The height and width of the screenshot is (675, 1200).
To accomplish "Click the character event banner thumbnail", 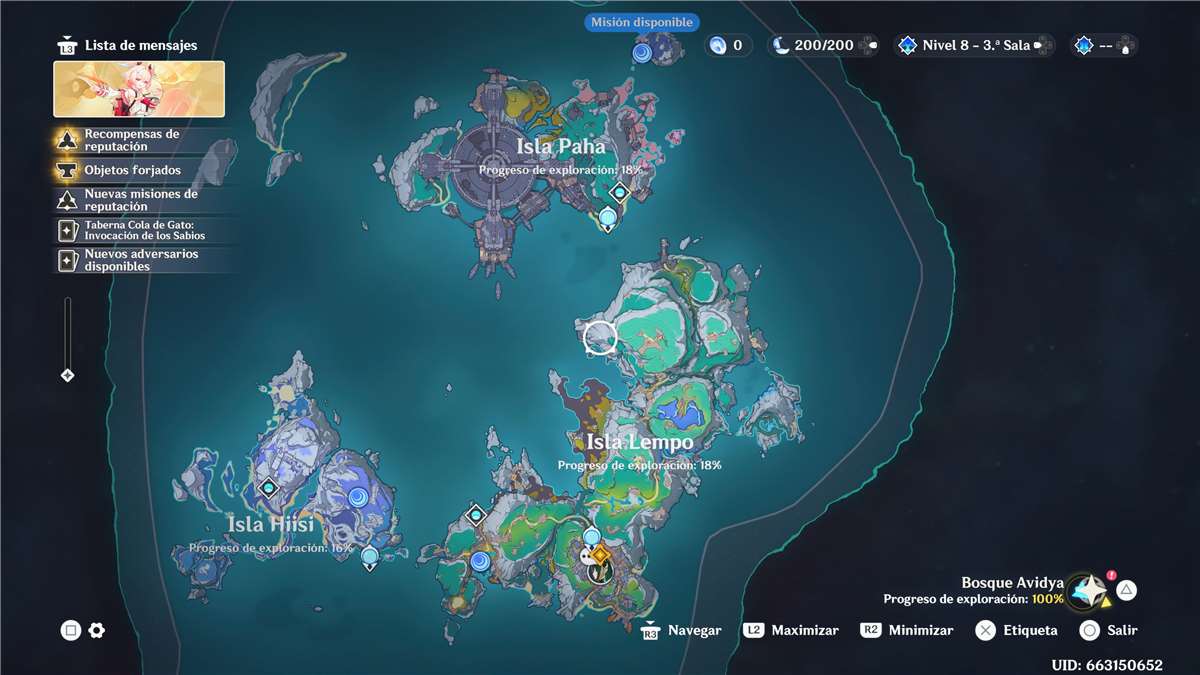I will coord(139,89).
